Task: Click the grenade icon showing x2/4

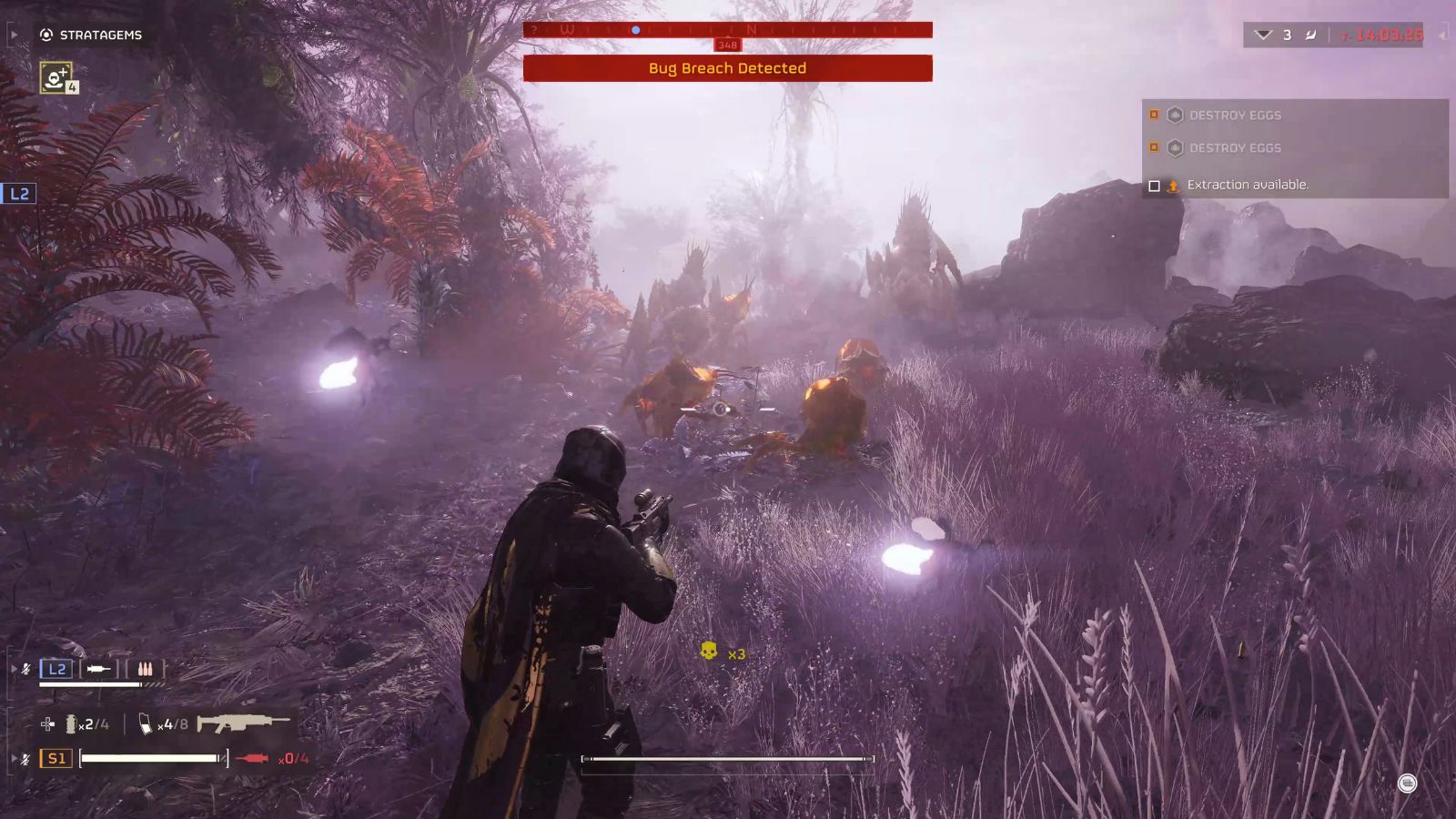Action: click(x=73, y=724)
